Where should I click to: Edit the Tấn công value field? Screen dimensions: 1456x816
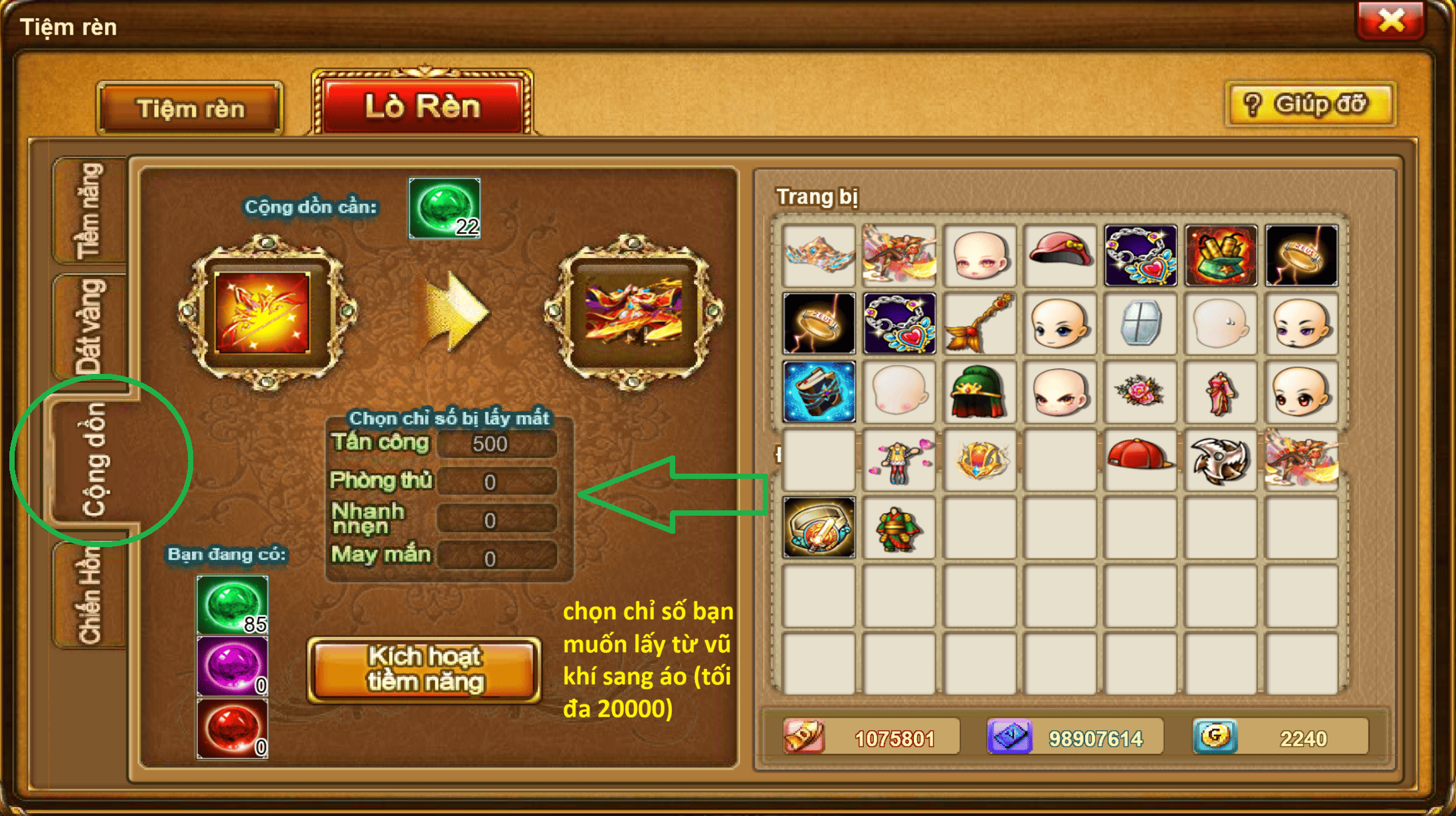click(x=496, y=444)
